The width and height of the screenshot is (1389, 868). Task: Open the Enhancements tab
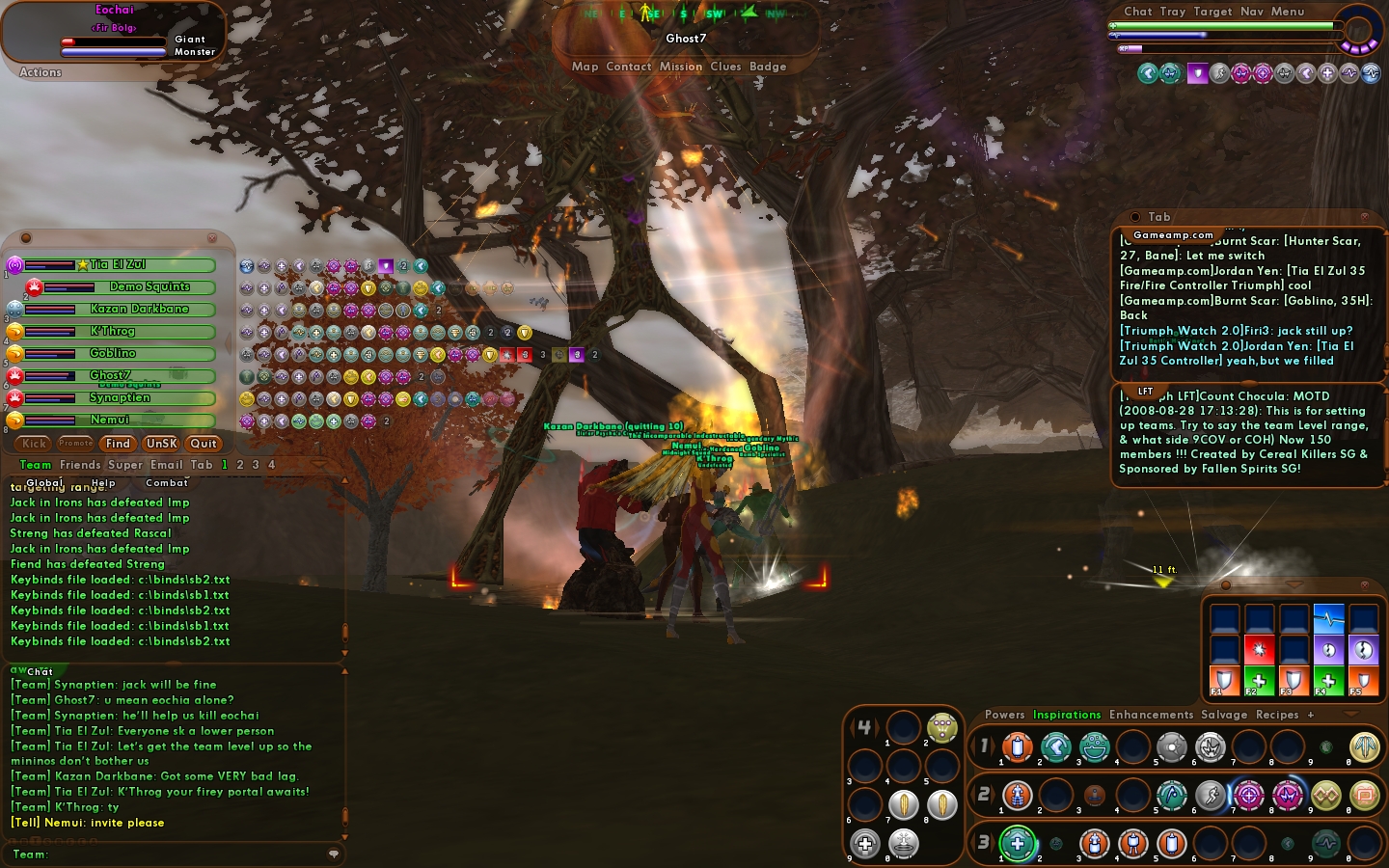[1151, 715]
